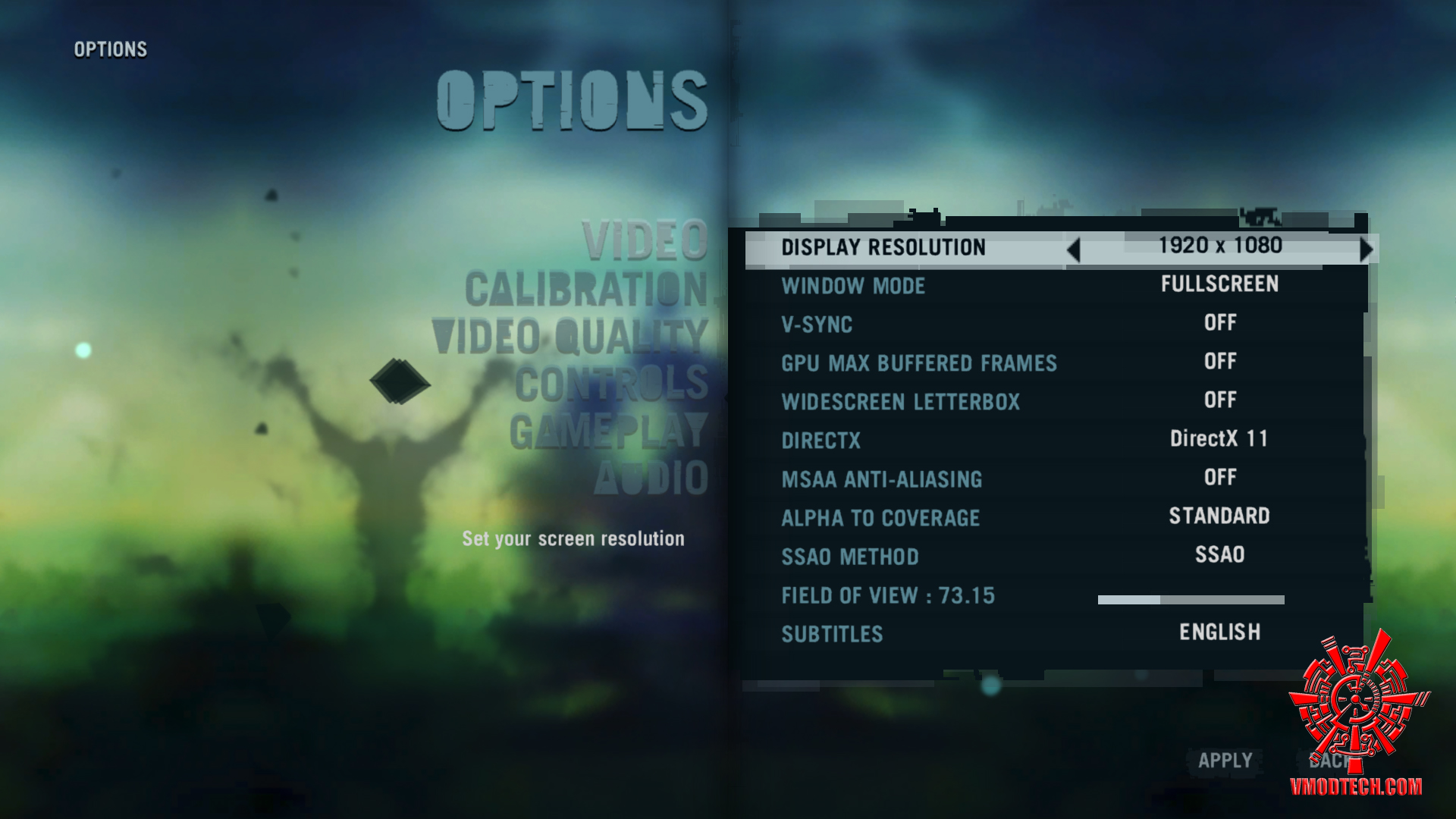1456x819 pixels.
Task: Open the Video options category
Action: click(x=645, y=241)
